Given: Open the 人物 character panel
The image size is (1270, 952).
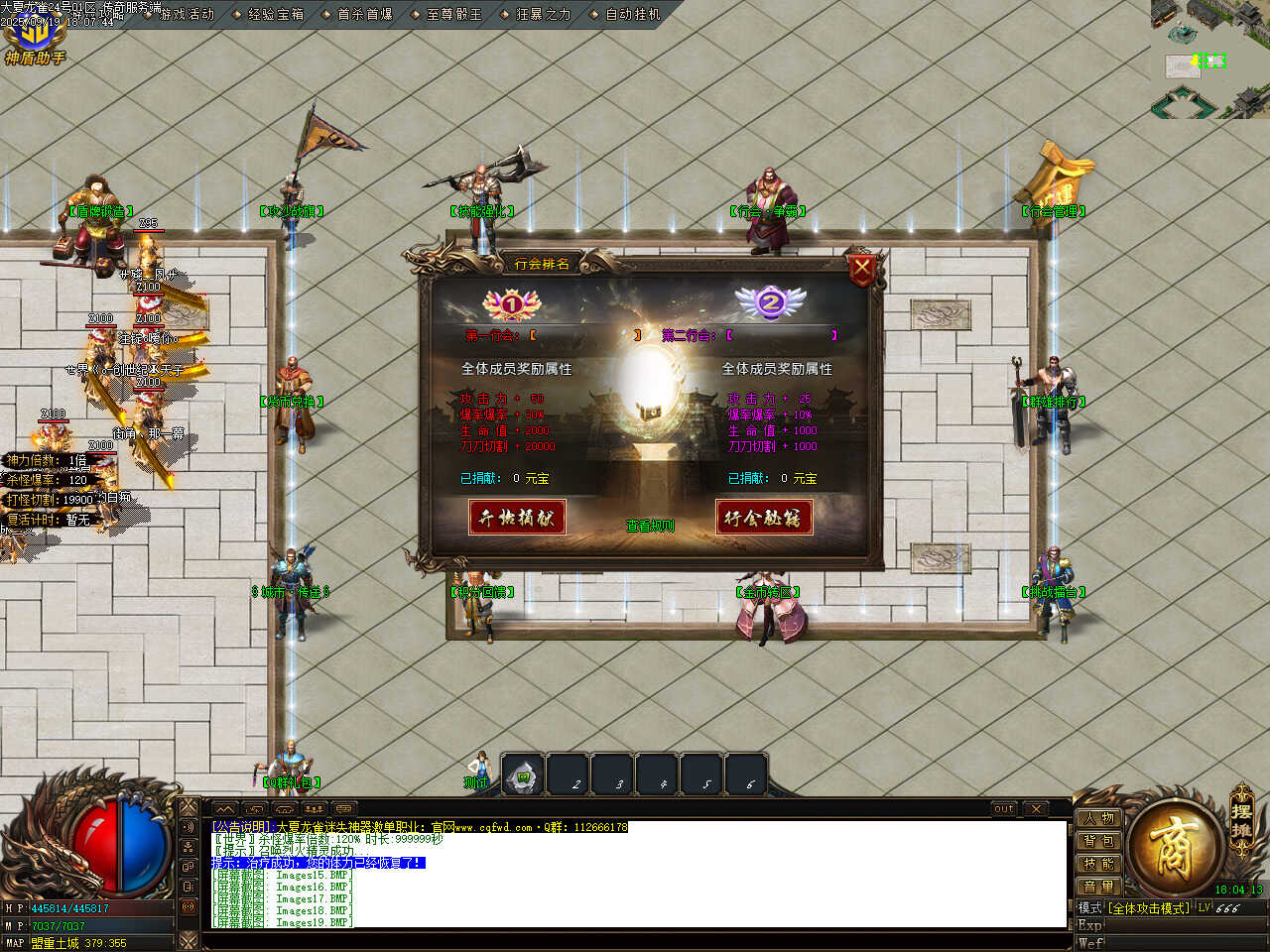Looking at the screenshot, I should [x=1099, y=818].
